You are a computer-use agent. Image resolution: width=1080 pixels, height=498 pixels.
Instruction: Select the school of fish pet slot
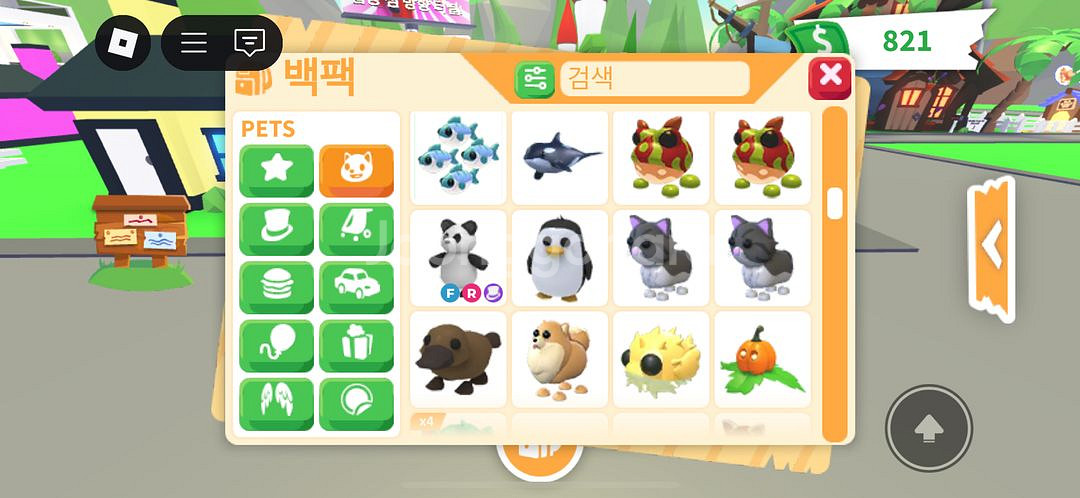click(458, 155)
